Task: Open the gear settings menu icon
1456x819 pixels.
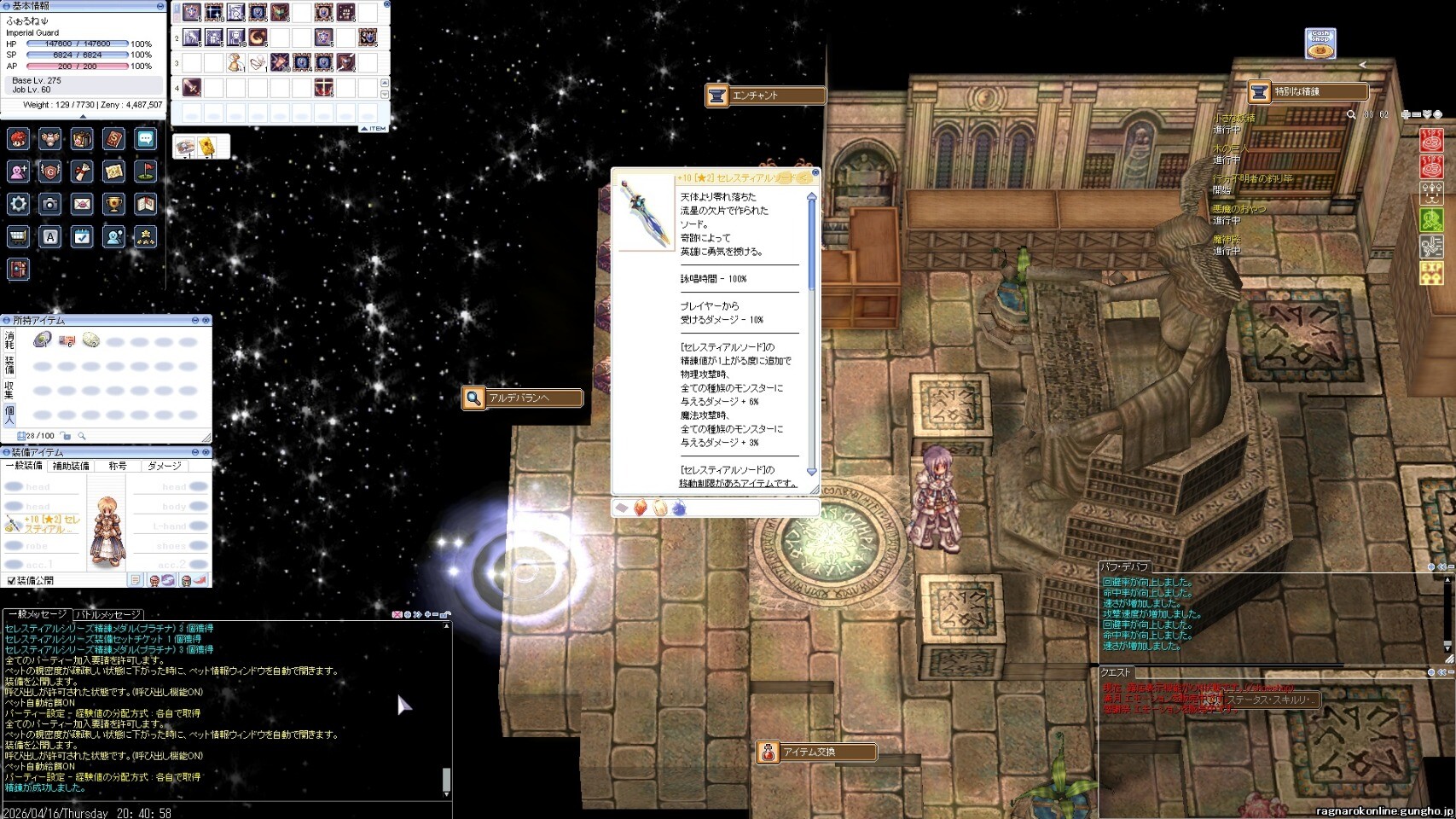Action: point(18,204)
